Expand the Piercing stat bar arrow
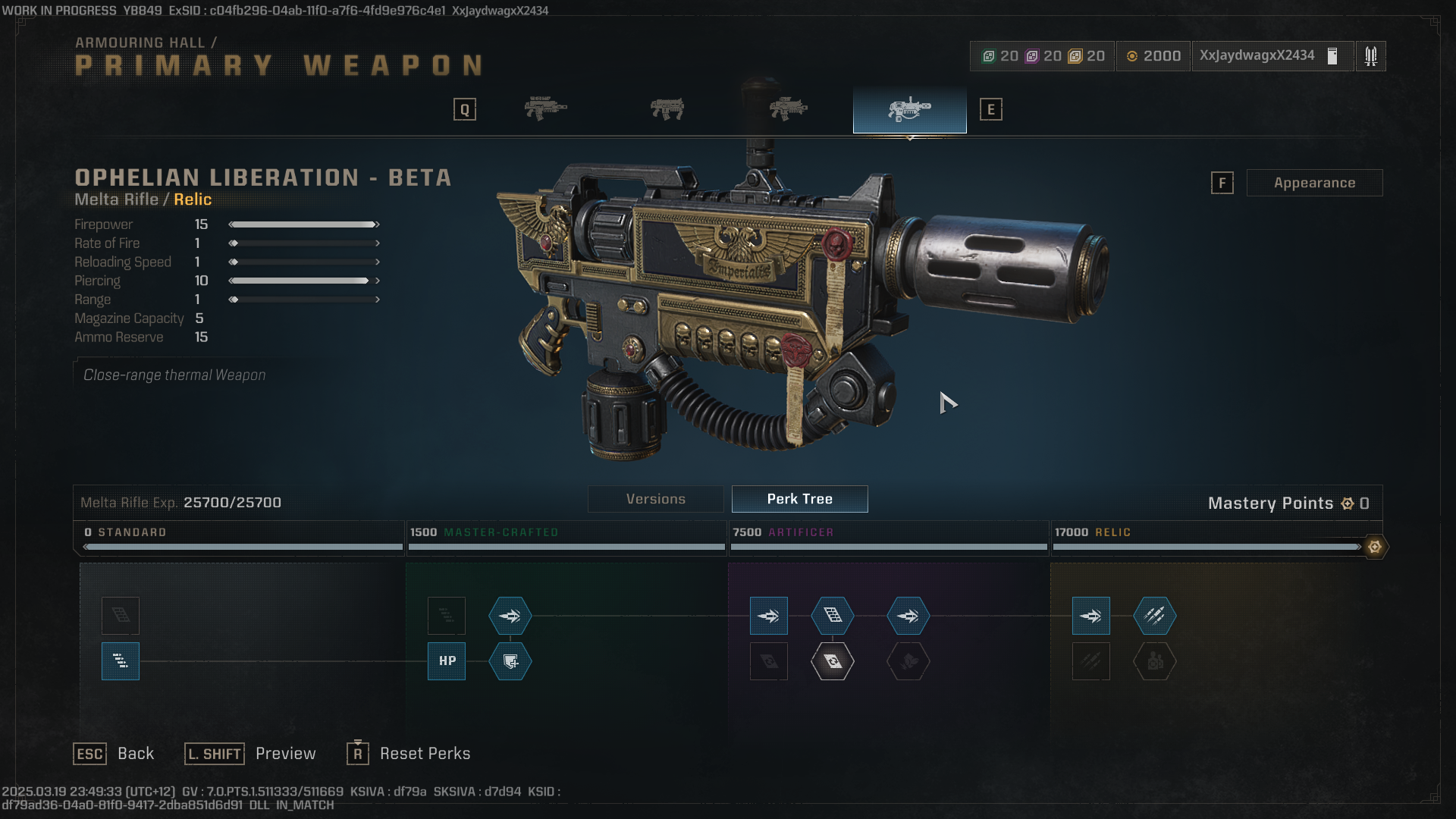 [376, 281]
